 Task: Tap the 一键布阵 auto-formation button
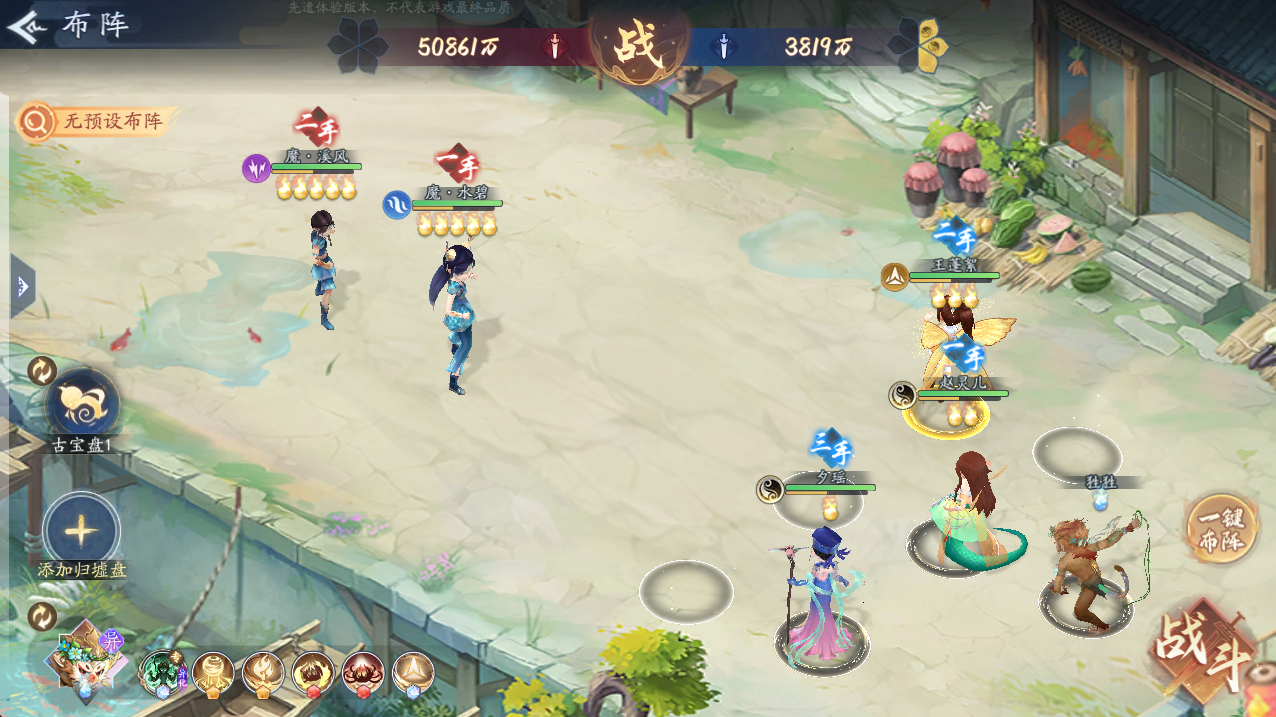[x=1219, y=529]
